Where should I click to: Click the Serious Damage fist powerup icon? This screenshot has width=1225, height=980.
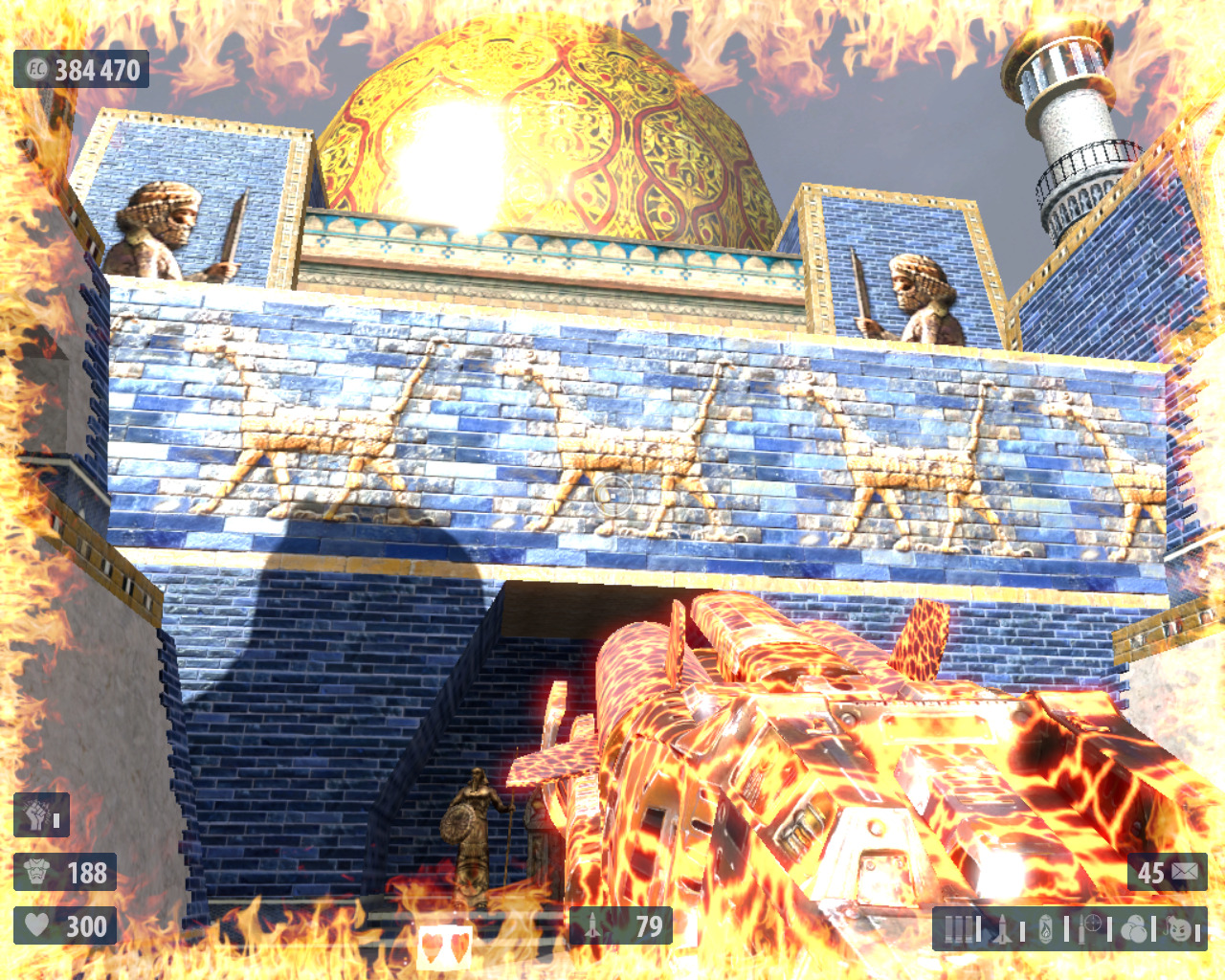click(x=36, y=815)
